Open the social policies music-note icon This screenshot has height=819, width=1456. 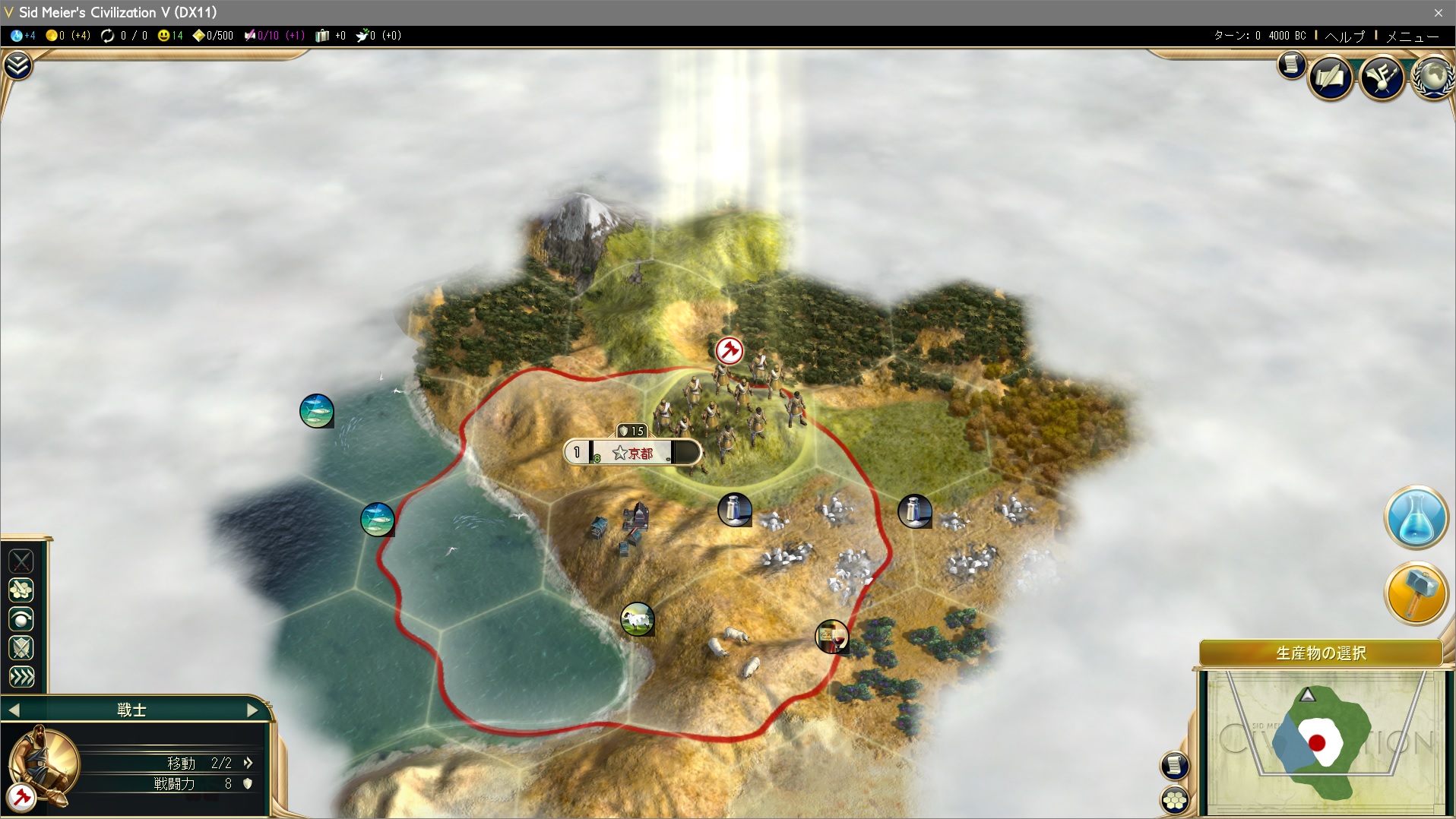(x=1382, y=76)
